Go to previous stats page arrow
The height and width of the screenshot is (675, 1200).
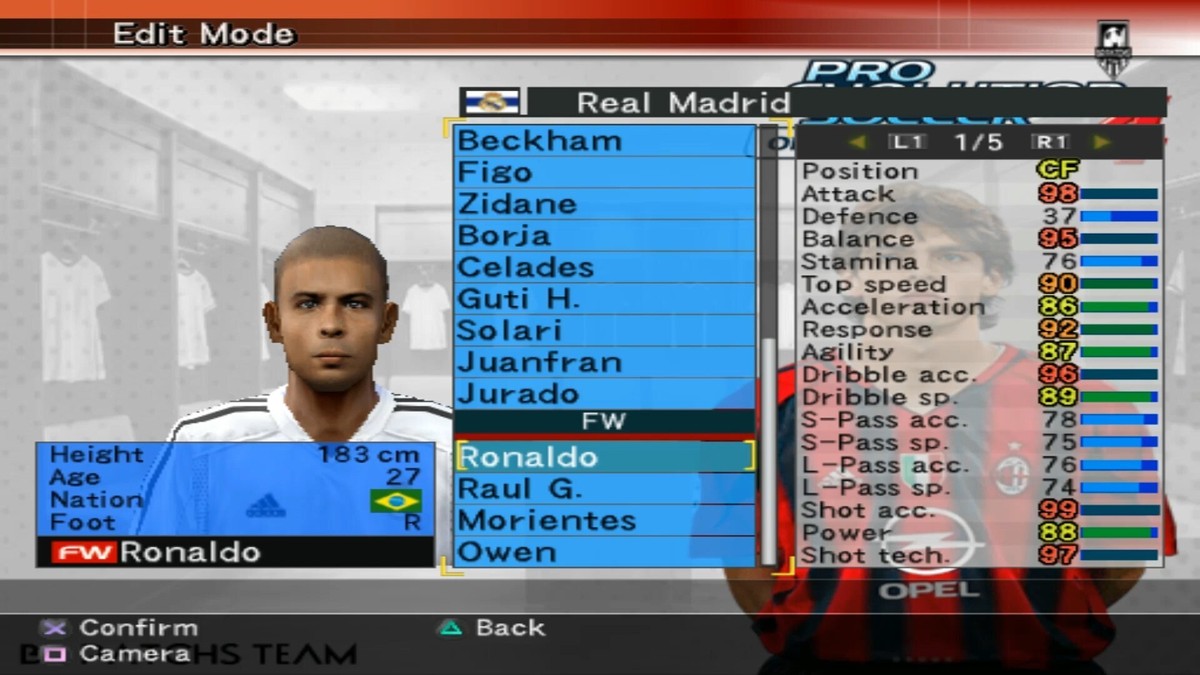pos(857,142)
